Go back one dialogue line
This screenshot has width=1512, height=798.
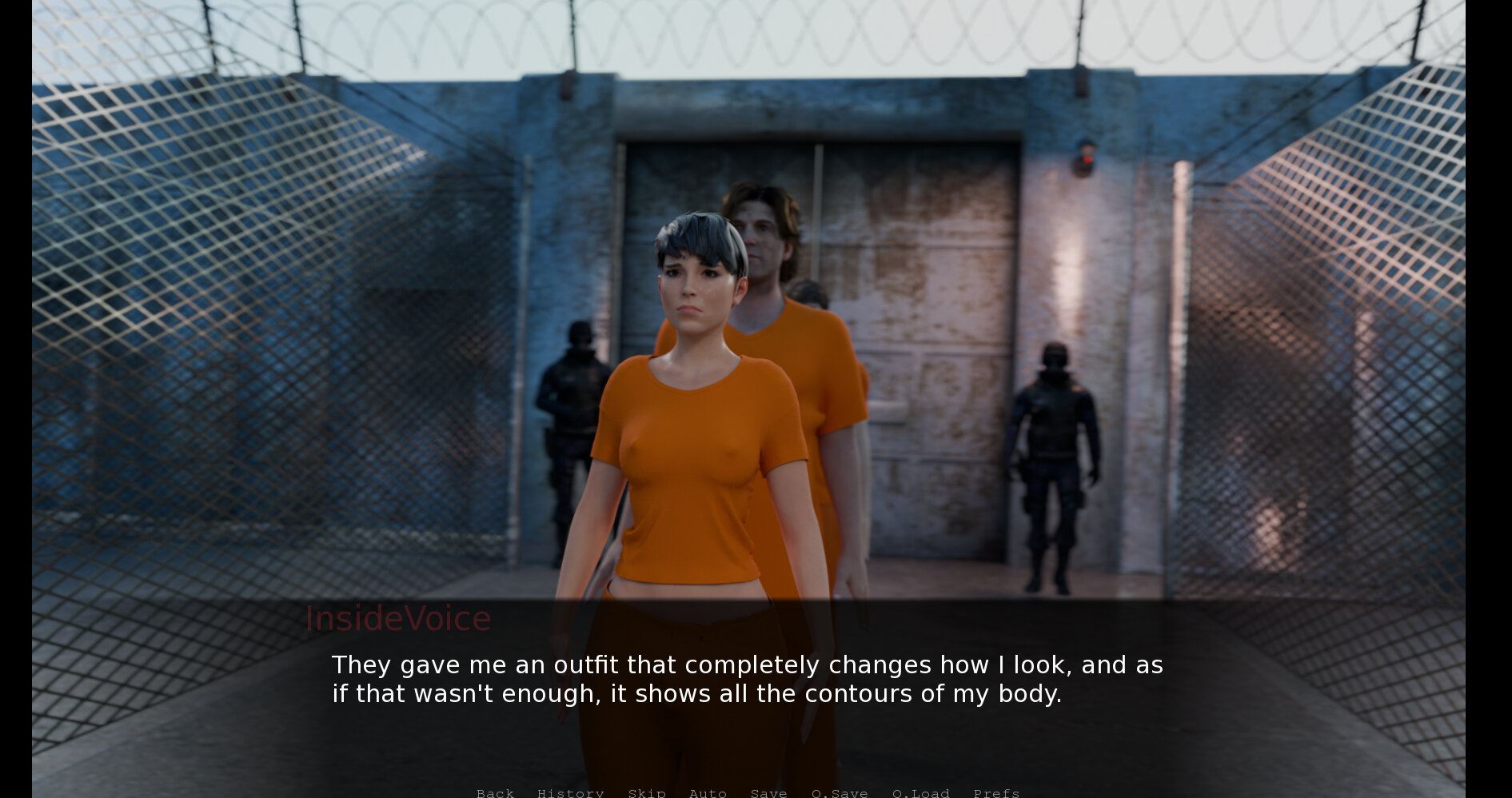pyautogui.click(x=495, y=792)
